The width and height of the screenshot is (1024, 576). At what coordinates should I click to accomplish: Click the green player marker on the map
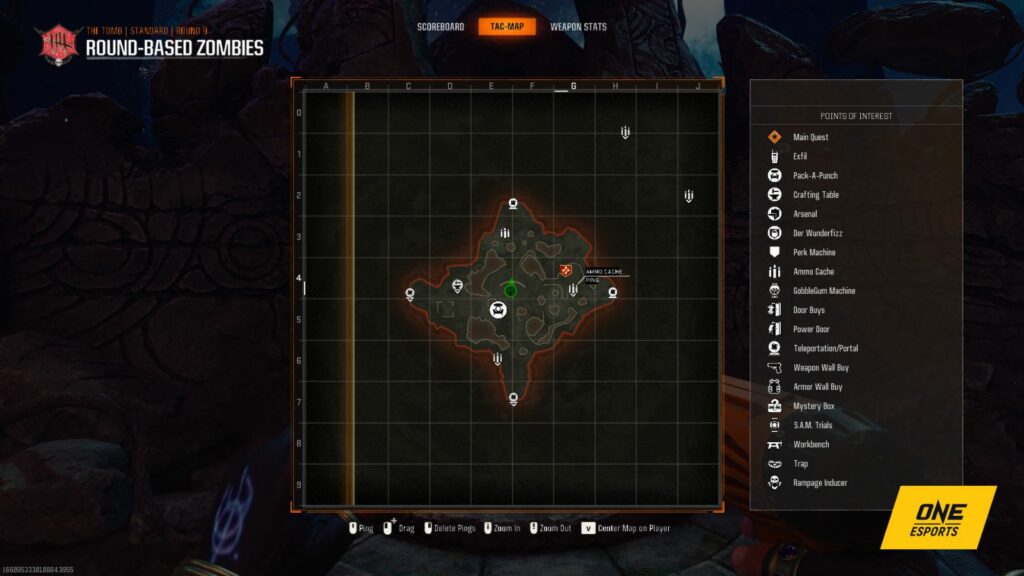coord(511,289)
